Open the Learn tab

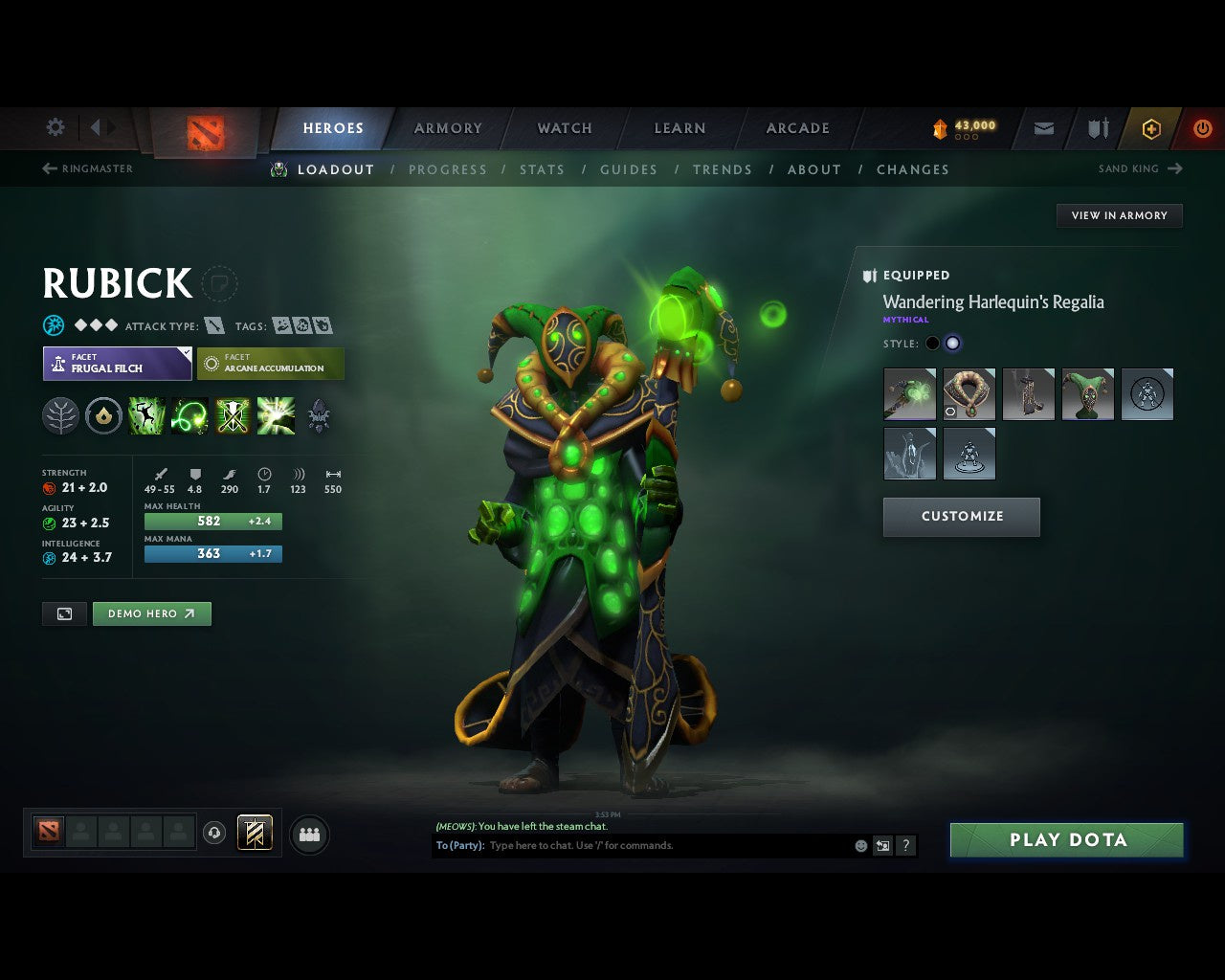click(679, 128)
